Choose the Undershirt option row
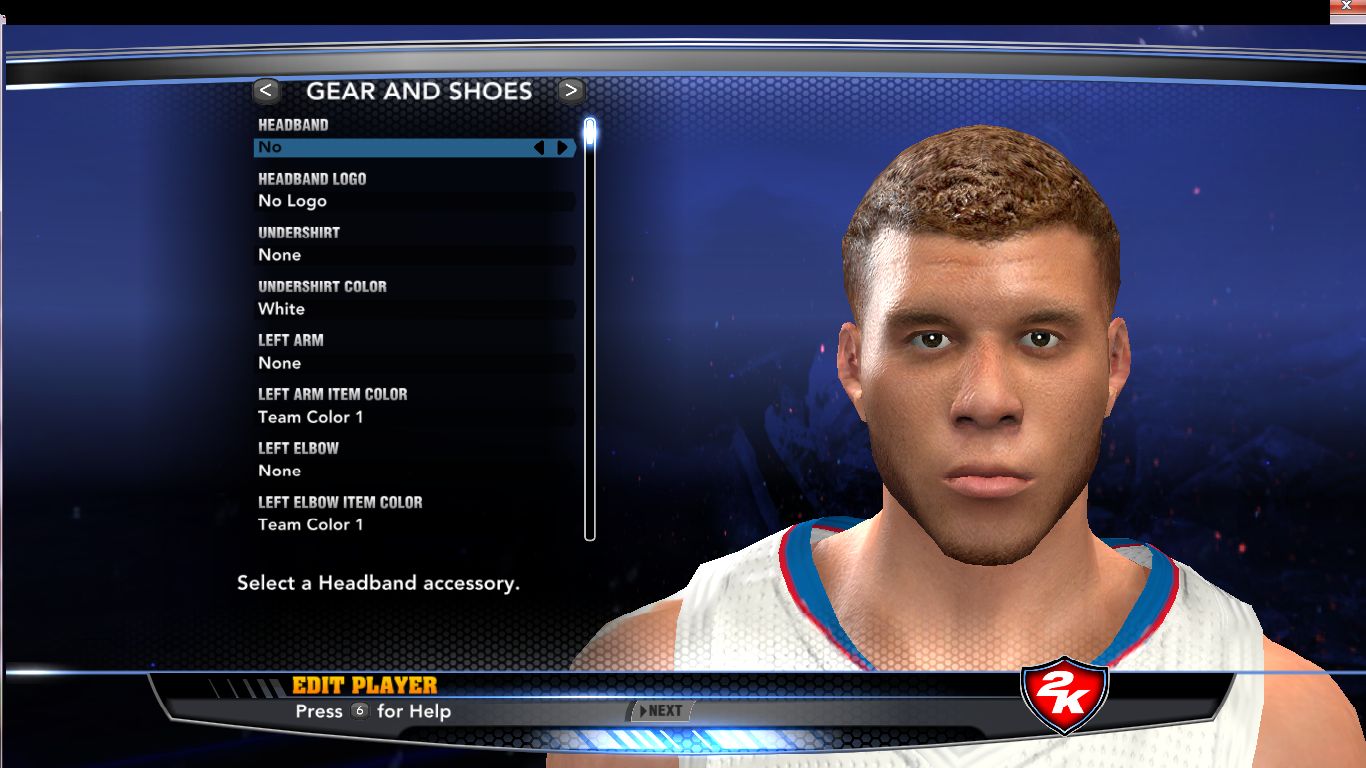The image size is (1366, 768). click(x=400, y=255)
